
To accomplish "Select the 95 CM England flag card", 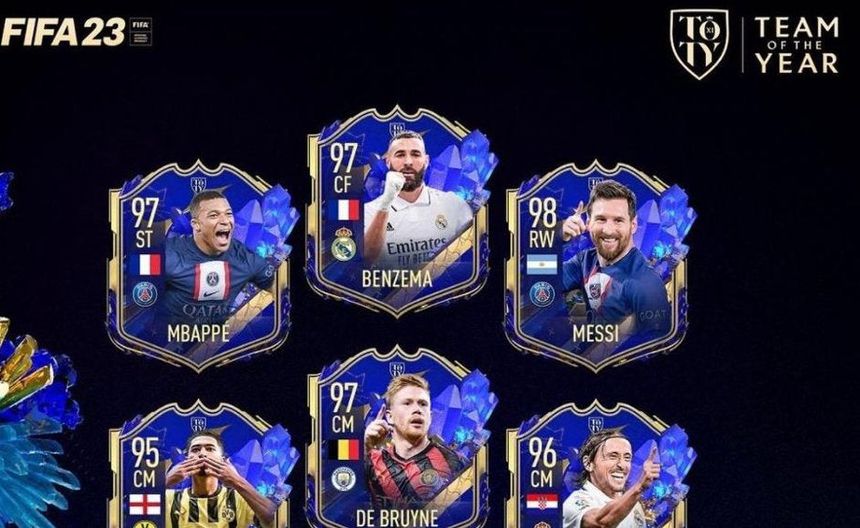I will pyautogui.click(x=198, y=470).
